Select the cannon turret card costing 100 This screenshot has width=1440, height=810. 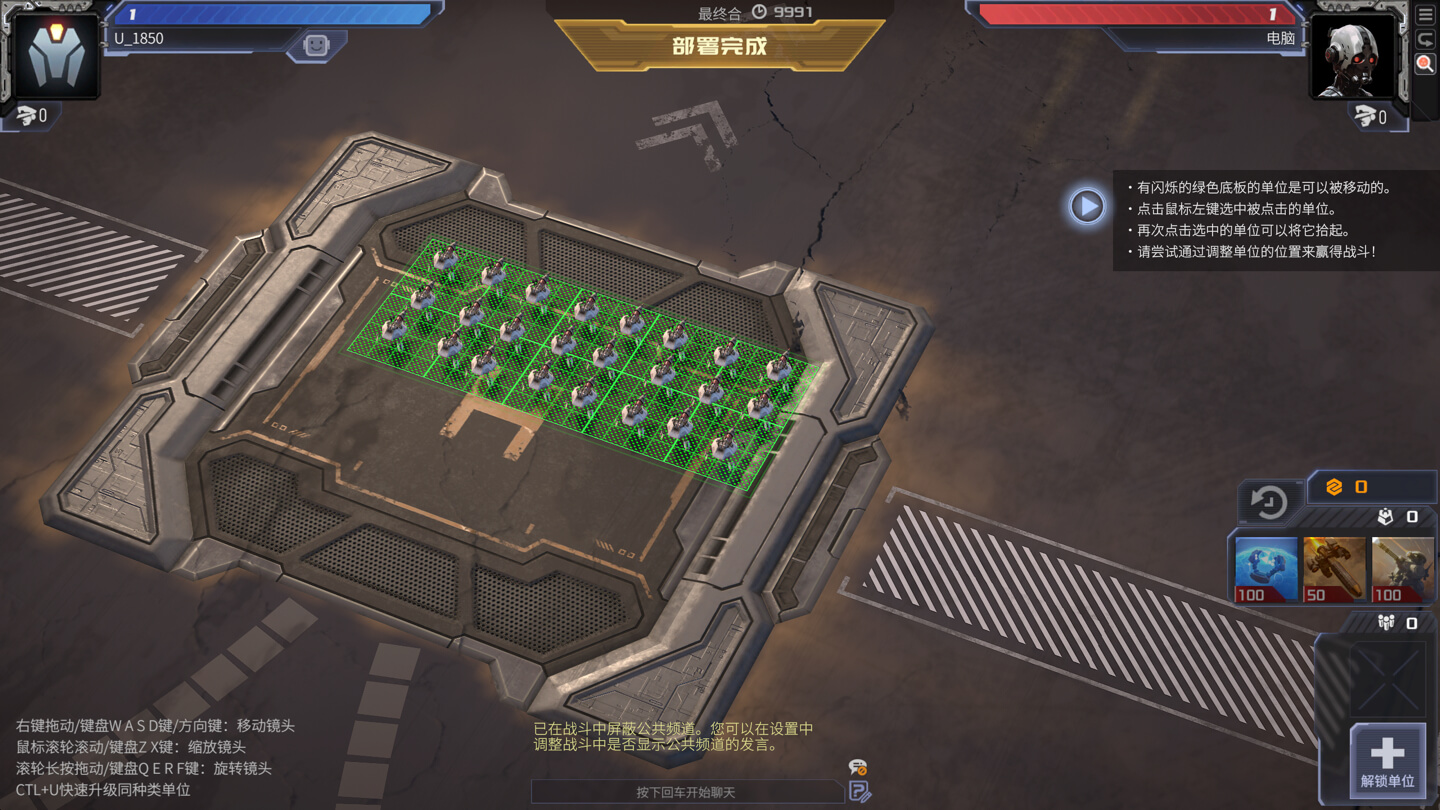click(1402, 570)
